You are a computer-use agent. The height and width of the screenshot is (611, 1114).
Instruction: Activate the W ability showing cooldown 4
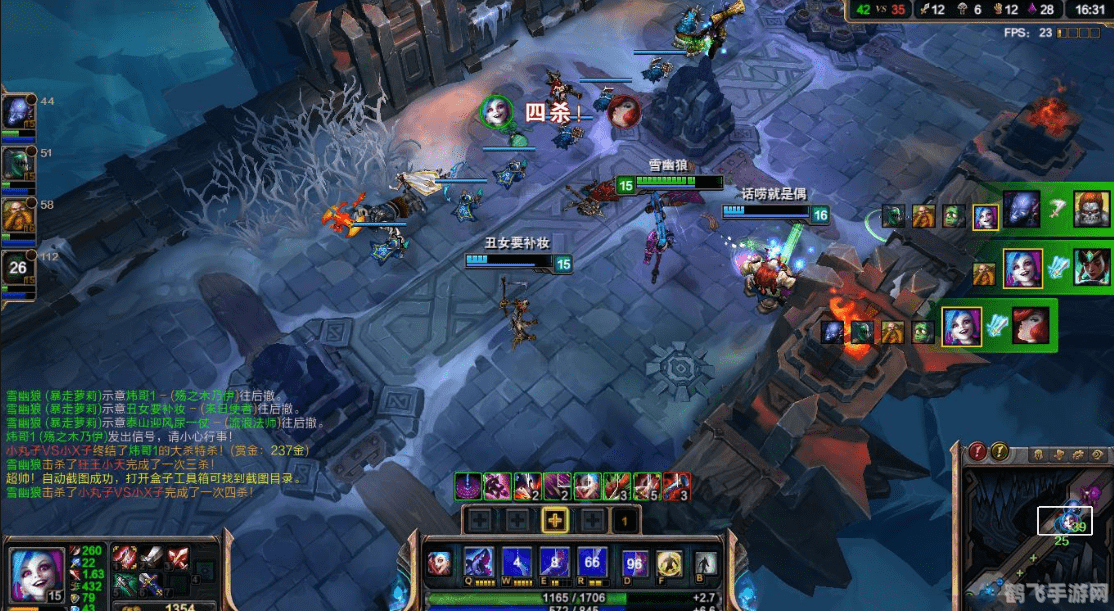pyautogui.click(x=515, y=563)
